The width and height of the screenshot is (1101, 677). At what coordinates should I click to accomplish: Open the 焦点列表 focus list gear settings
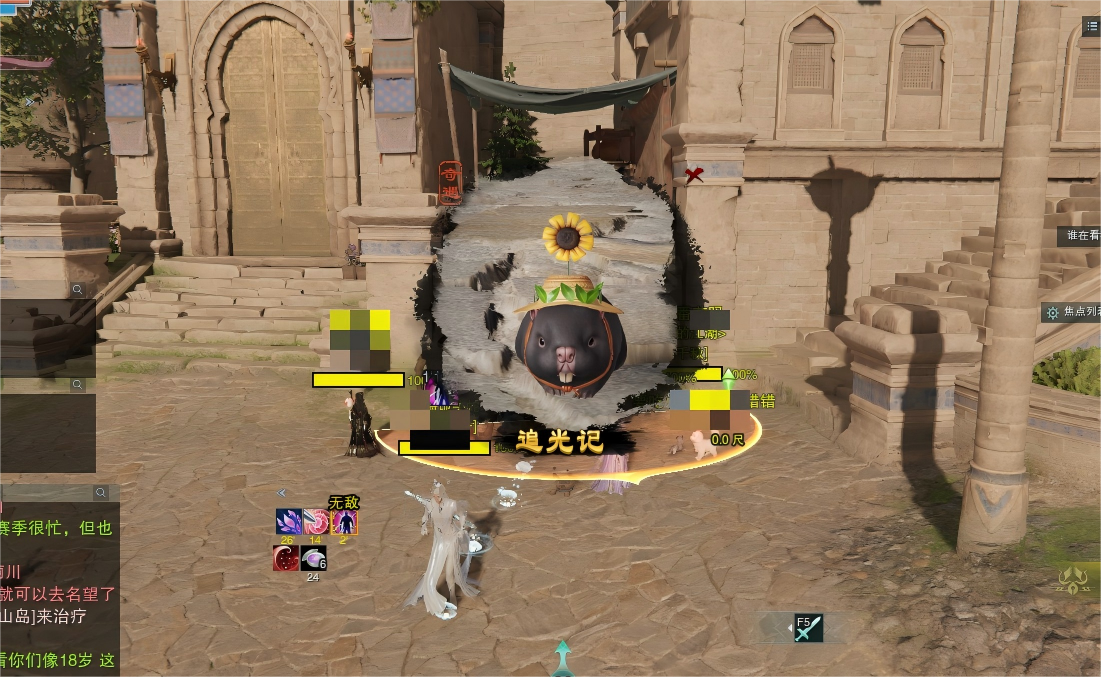coord(1052,313)
